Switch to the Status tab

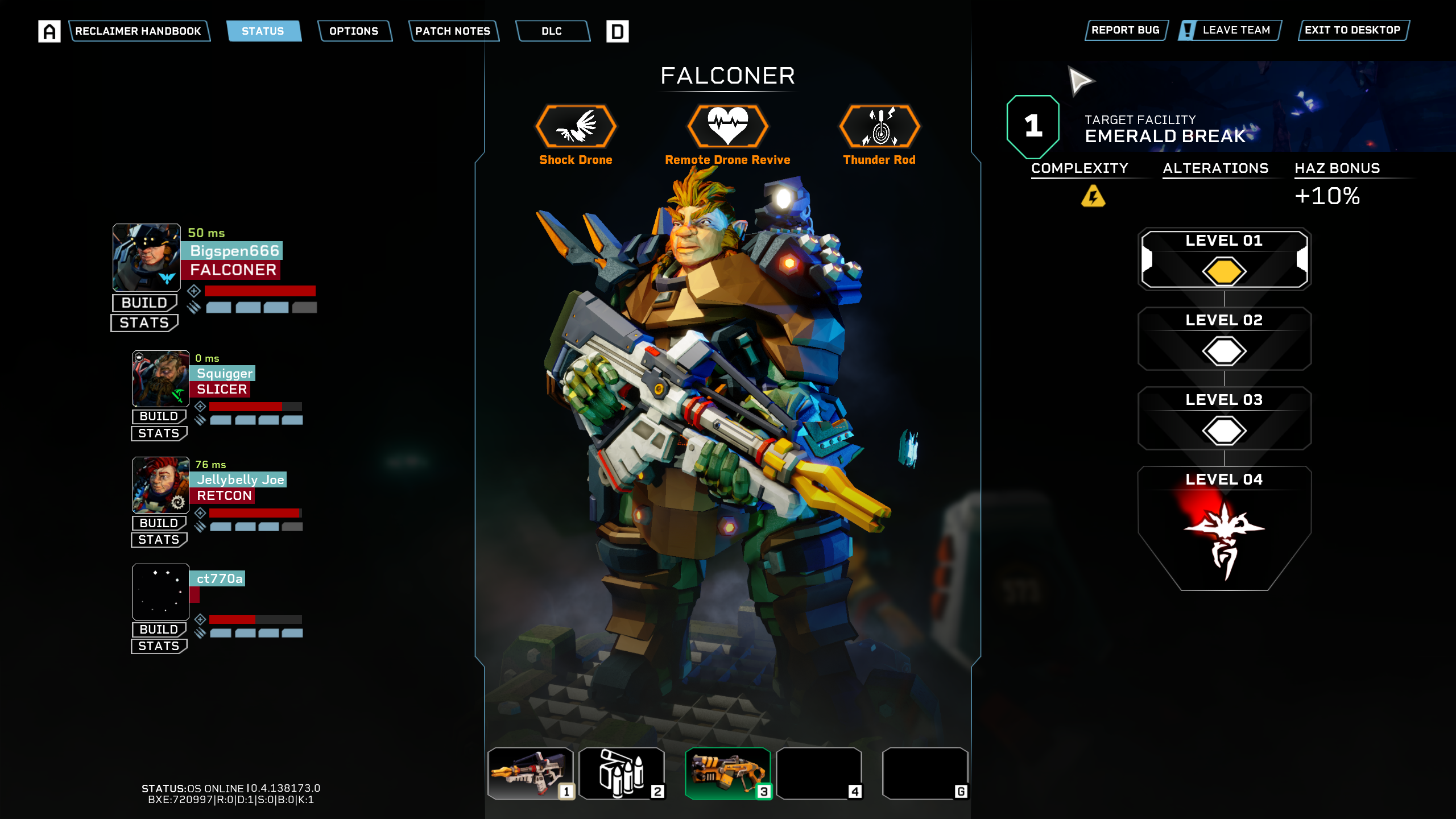pyautogui.click(x=263, y=31)
